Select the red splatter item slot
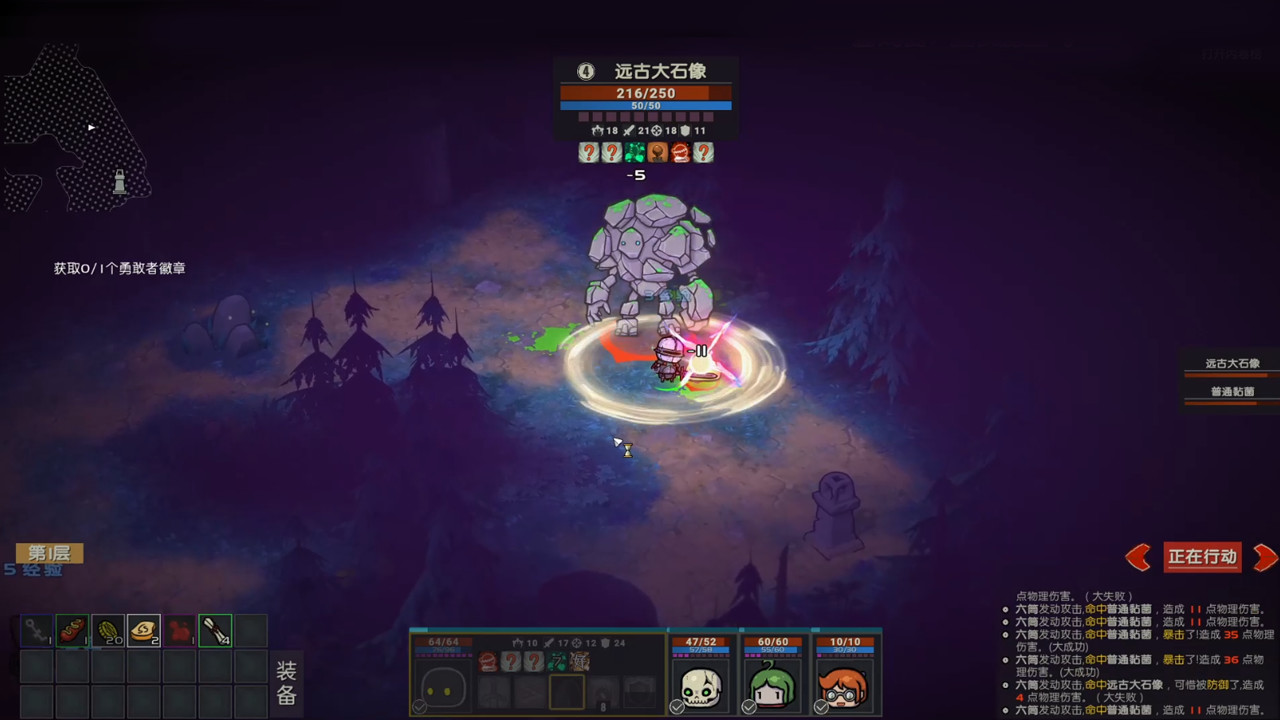This screenshot has width=1280, height=720. [x=180, y=631]
